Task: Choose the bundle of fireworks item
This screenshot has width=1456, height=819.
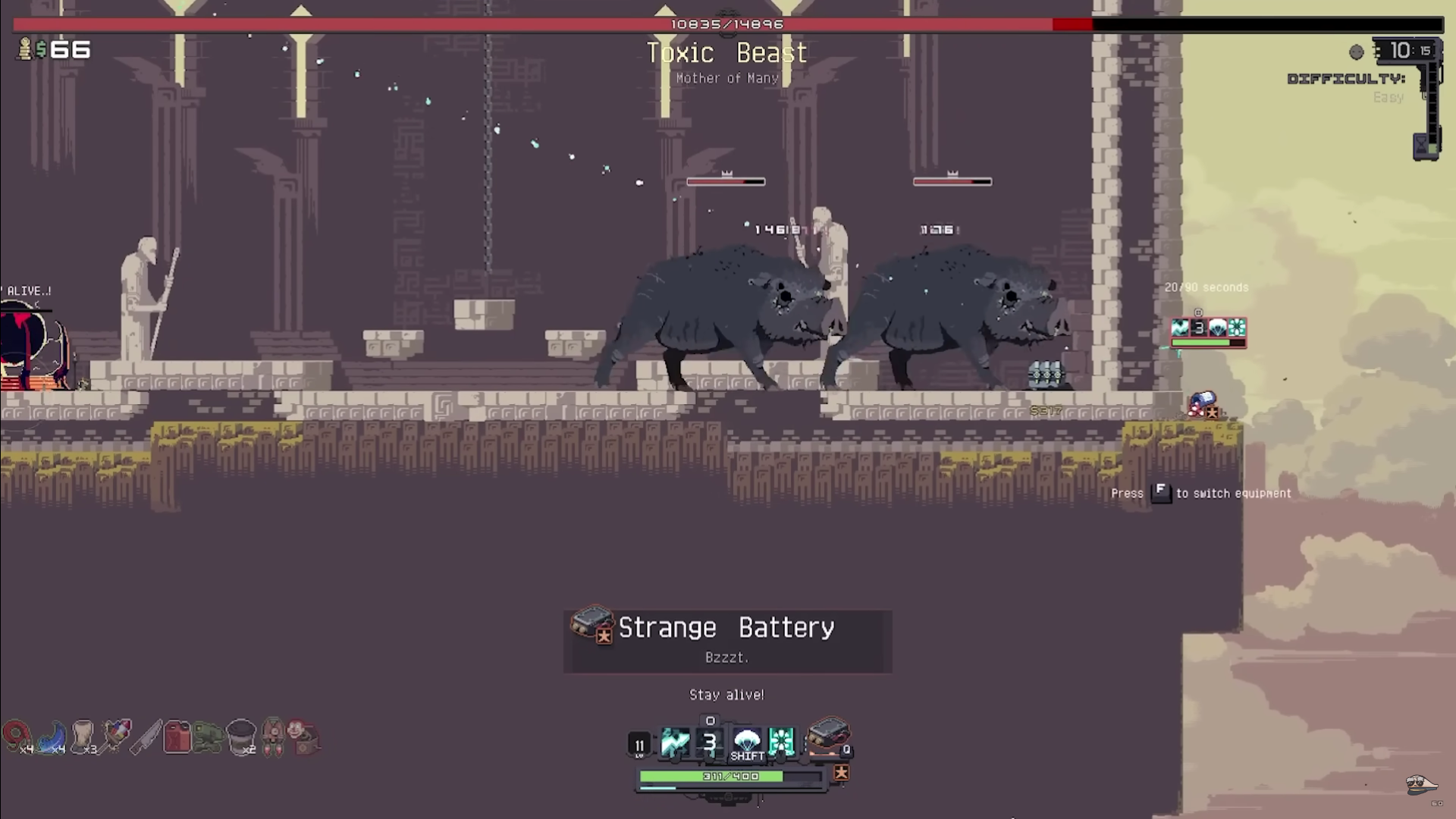Action: tap(115, 736)
